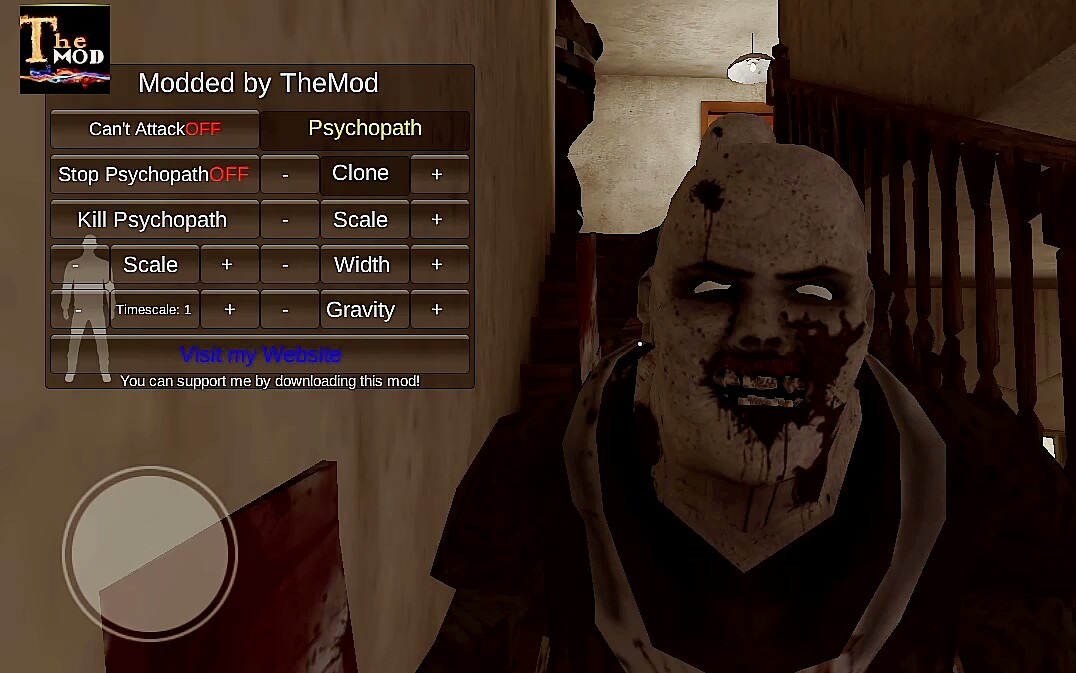Click the TheMod logo icon

pyautogui.click(x=65, y=49)
